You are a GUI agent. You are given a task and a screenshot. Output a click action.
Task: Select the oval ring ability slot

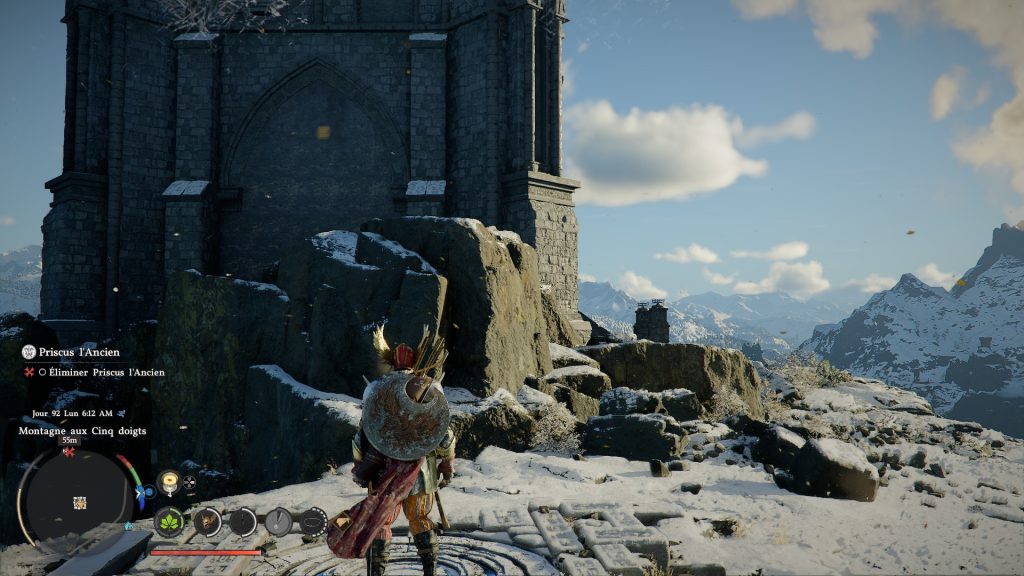click(313, 521)
